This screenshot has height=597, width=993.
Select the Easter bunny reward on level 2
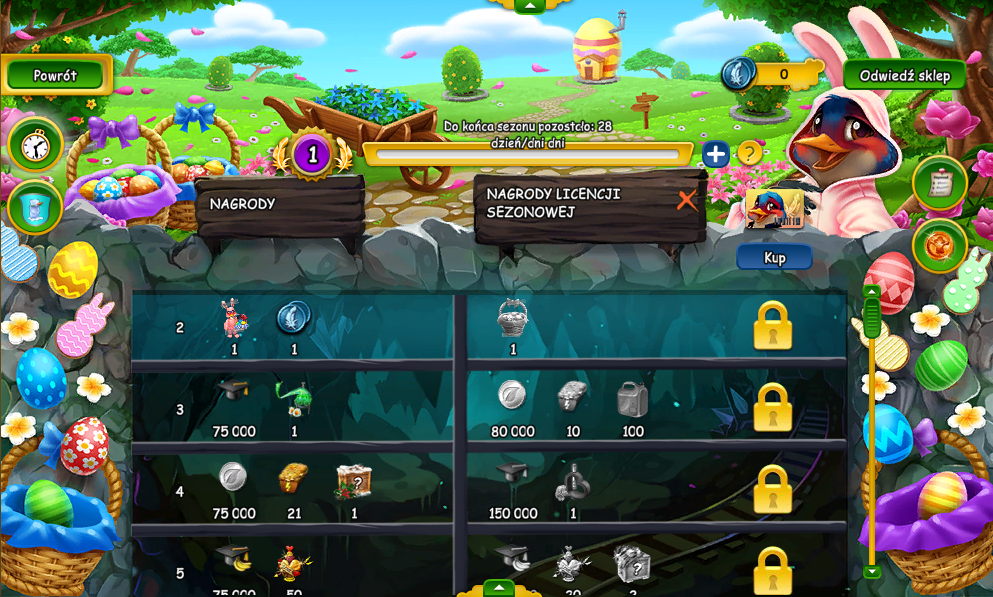[x=233, y=319]
